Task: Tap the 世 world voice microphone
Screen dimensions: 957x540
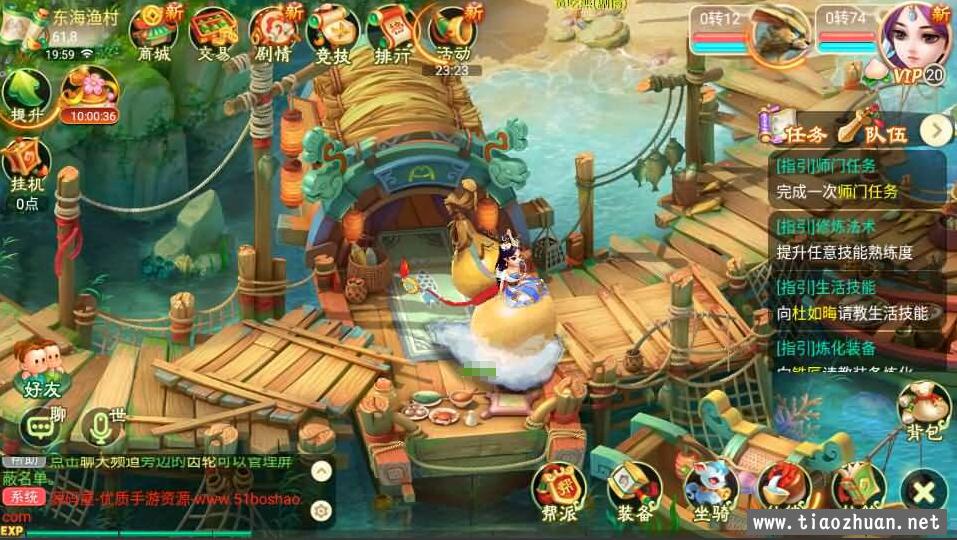Action: pos(101,426)
